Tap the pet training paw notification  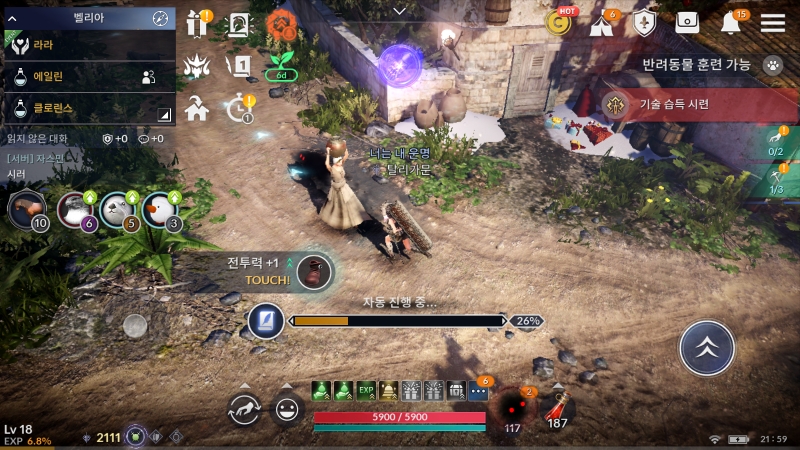coord(772,64)
